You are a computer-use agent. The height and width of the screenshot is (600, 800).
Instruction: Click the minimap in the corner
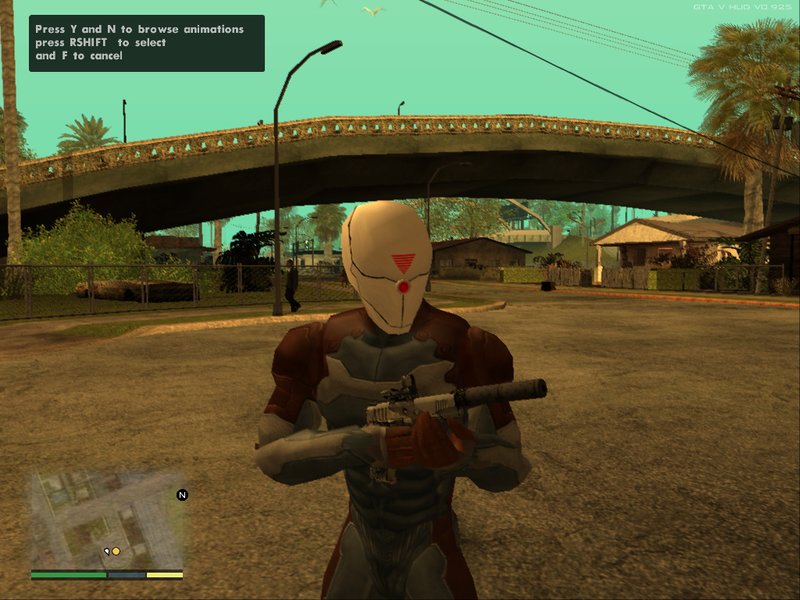[x=106, y=521]
